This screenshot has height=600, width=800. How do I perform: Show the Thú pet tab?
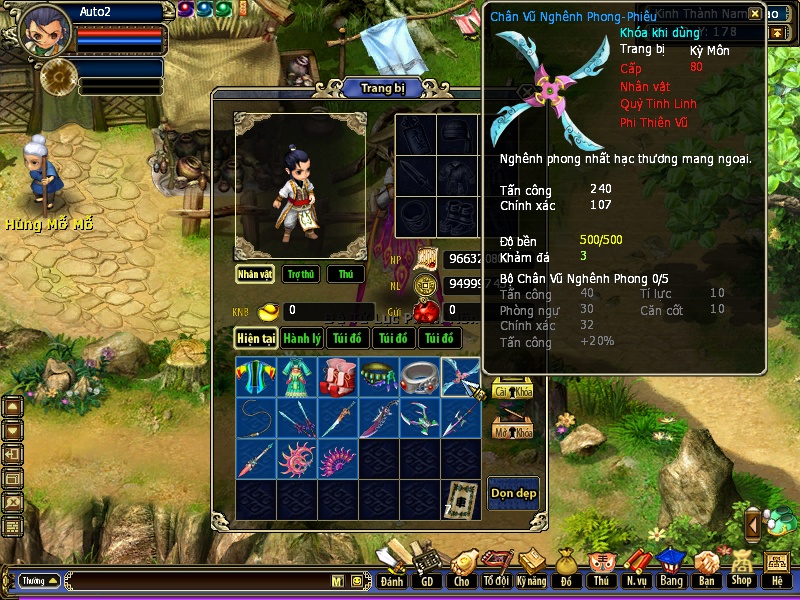346,274
